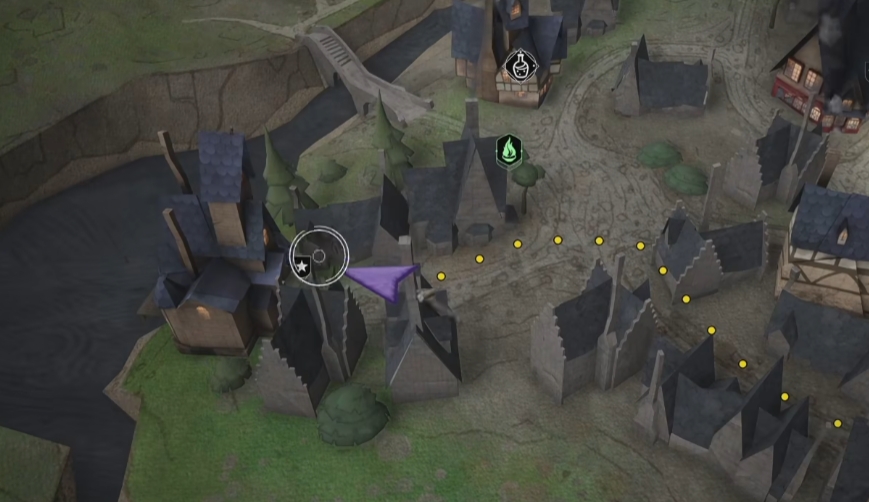Image resolution: width=869 pixels, height=502 pixels.
Task: Select the potion shop map marker
Action: point(518,66)
